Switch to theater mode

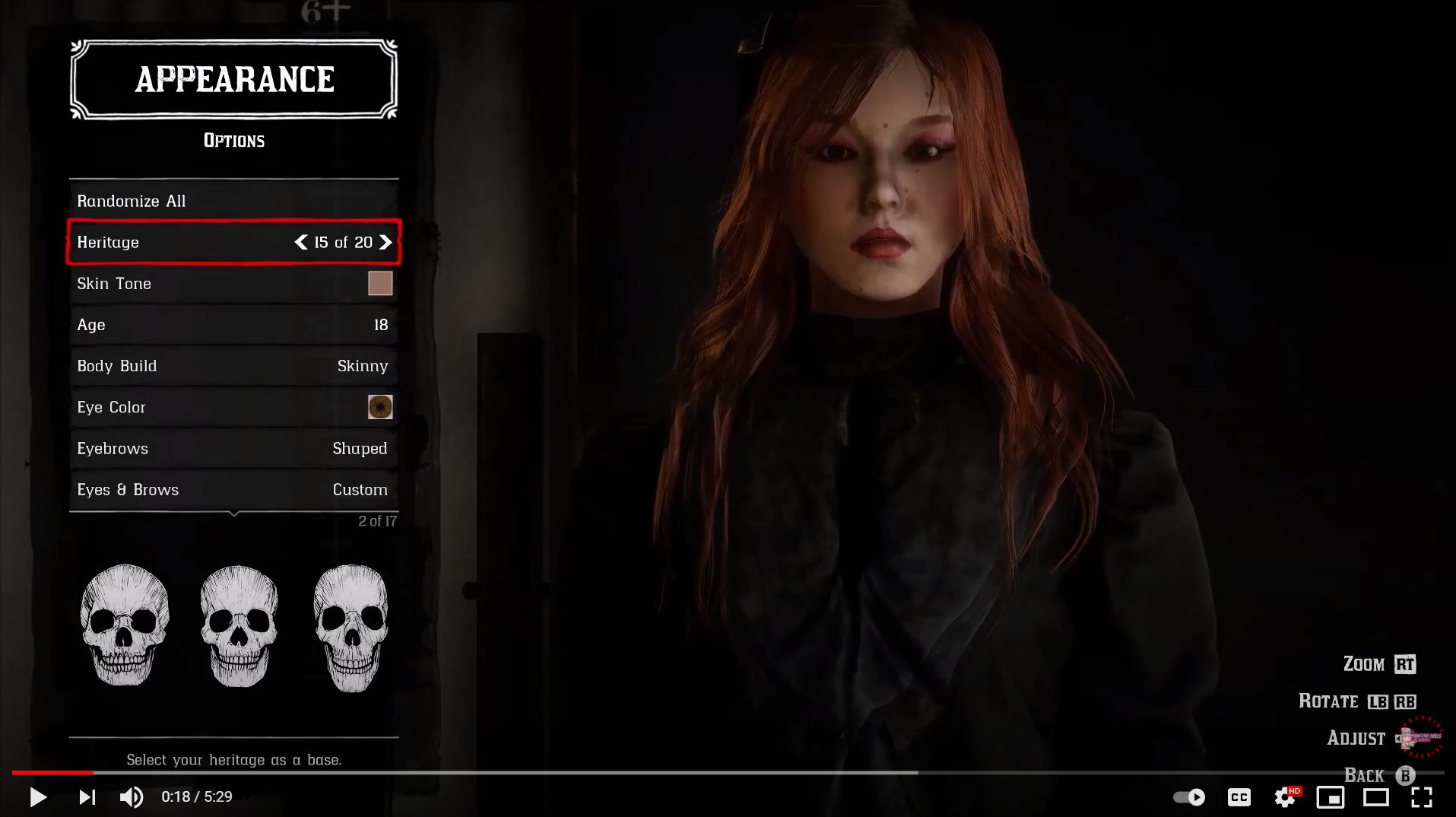click(x=1376, y=797)
